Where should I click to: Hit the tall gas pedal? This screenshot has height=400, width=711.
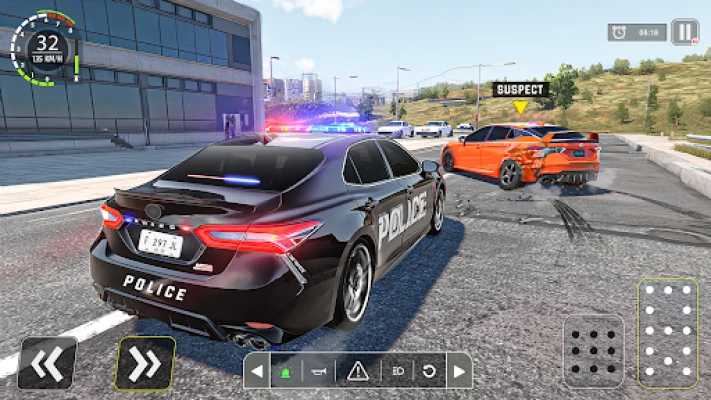point(667,333)
